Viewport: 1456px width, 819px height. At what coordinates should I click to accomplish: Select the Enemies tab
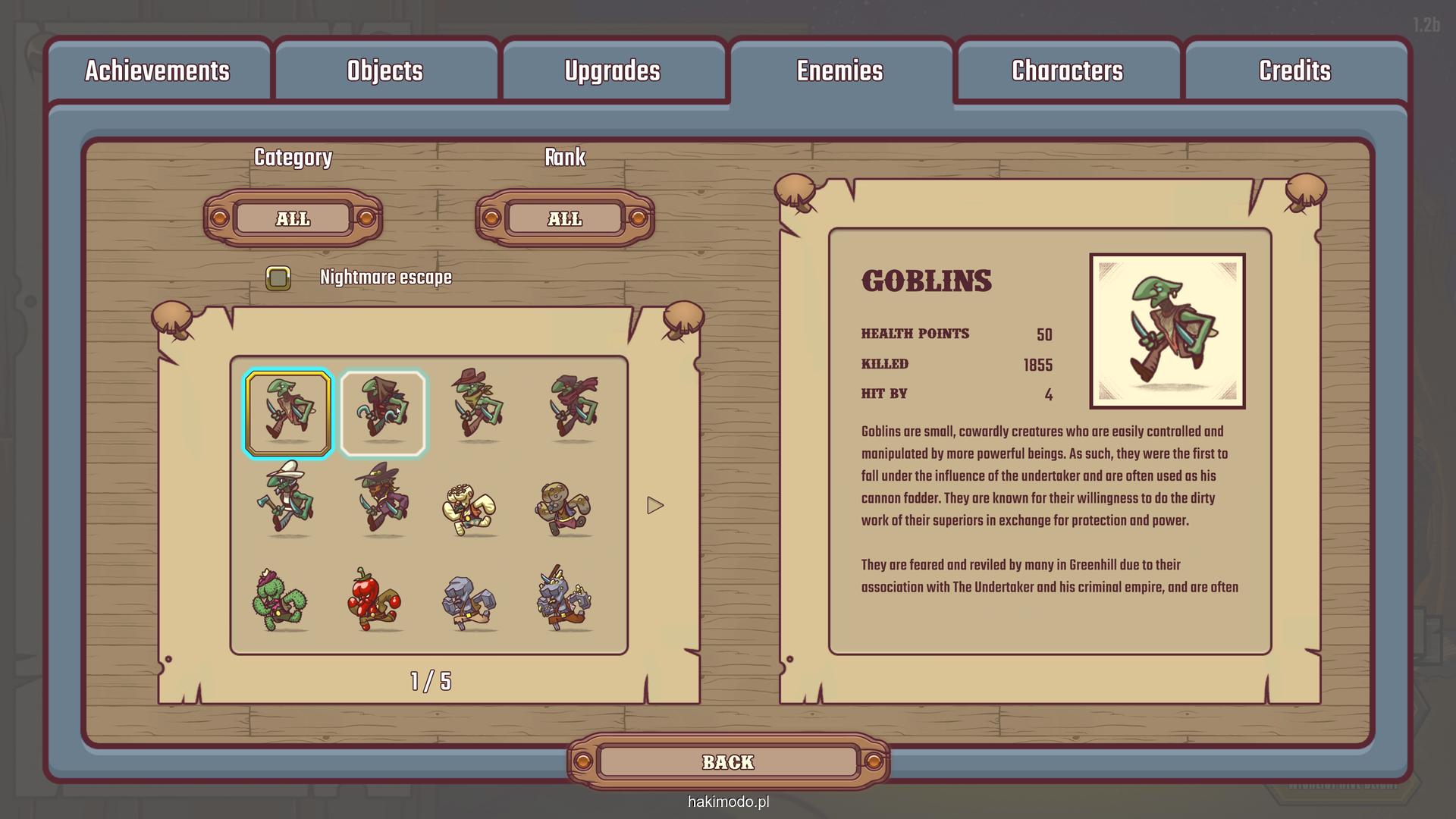click(x=839, y=71)
